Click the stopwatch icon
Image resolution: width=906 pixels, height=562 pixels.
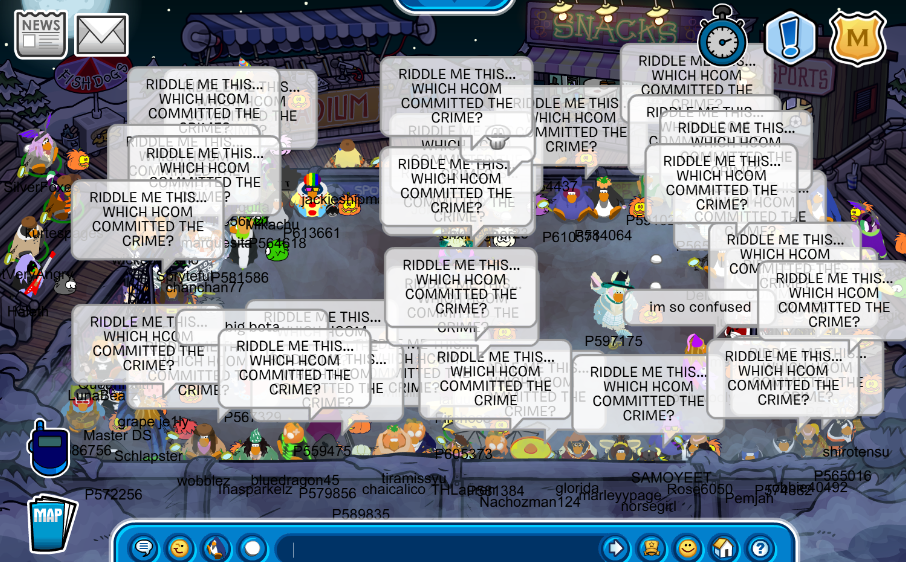click(722, 38)
